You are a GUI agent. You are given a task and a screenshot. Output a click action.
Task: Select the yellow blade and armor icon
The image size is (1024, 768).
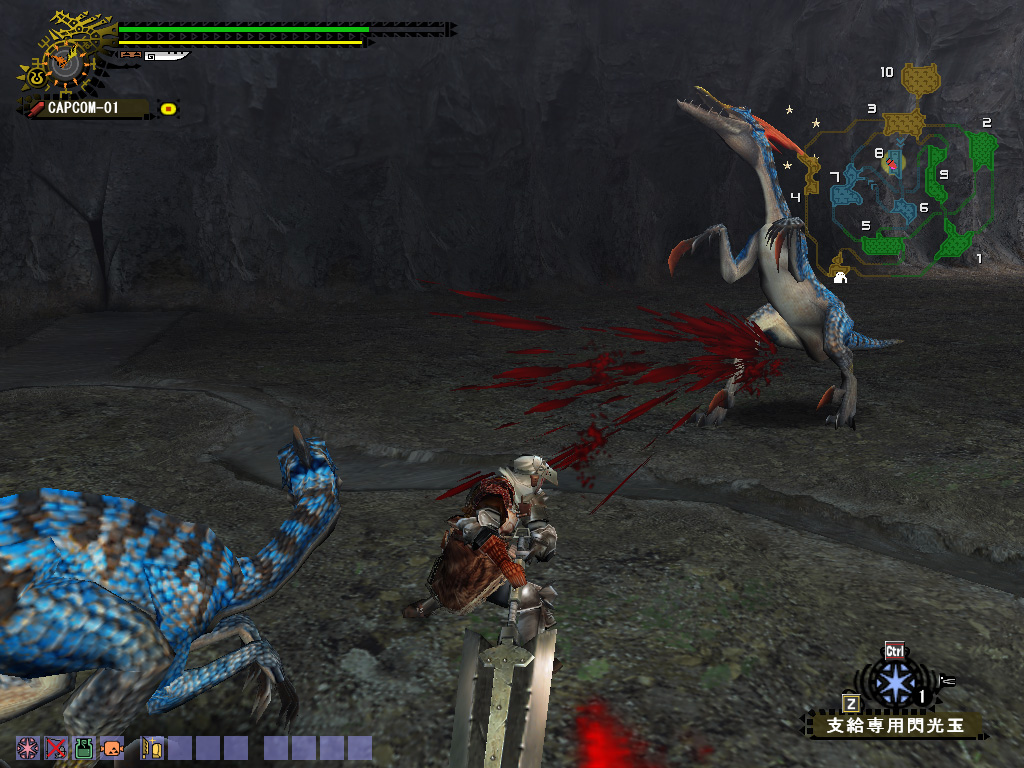(152, 748)
